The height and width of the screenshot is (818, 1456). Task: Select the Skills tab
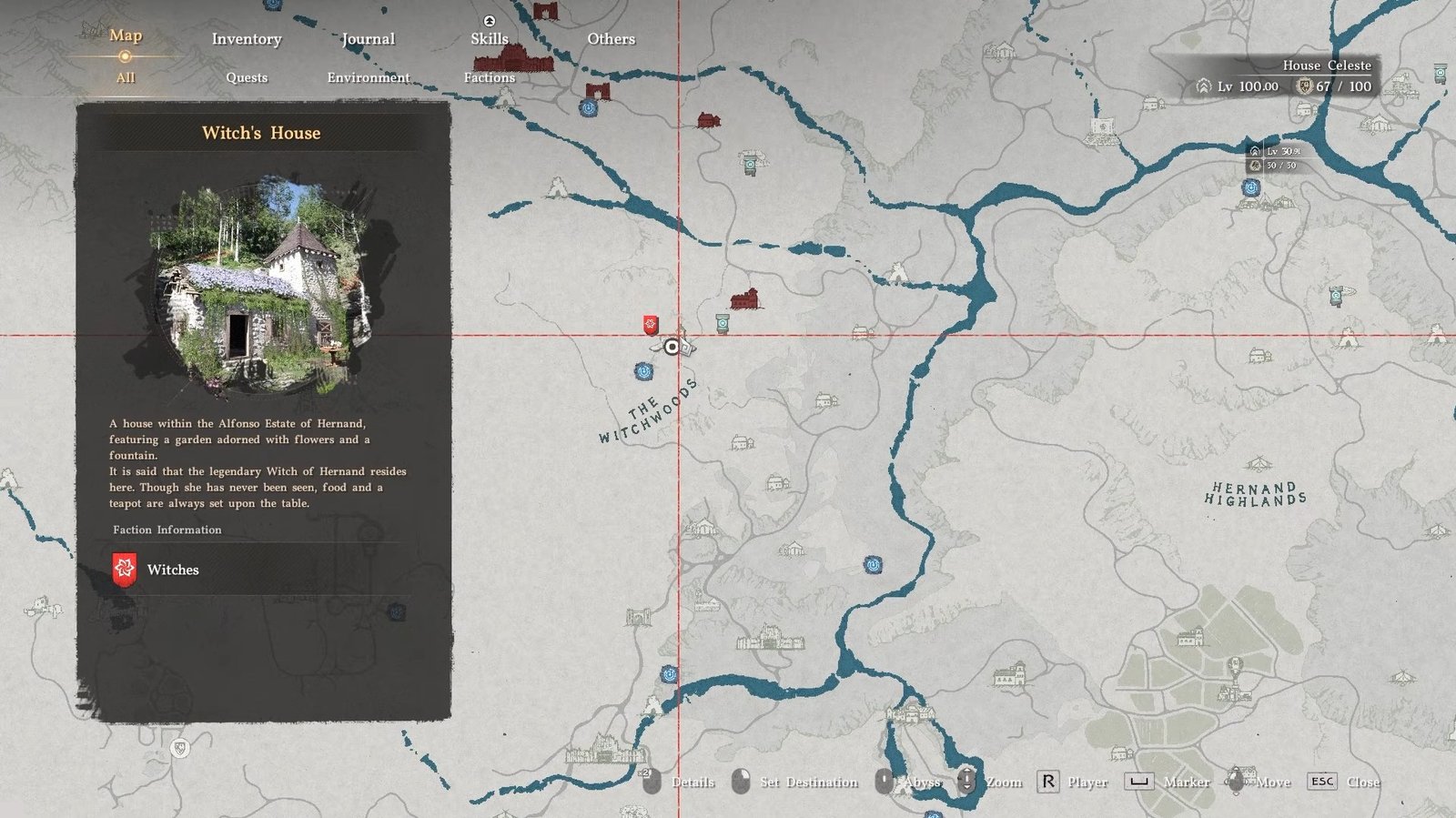(490, 39)
